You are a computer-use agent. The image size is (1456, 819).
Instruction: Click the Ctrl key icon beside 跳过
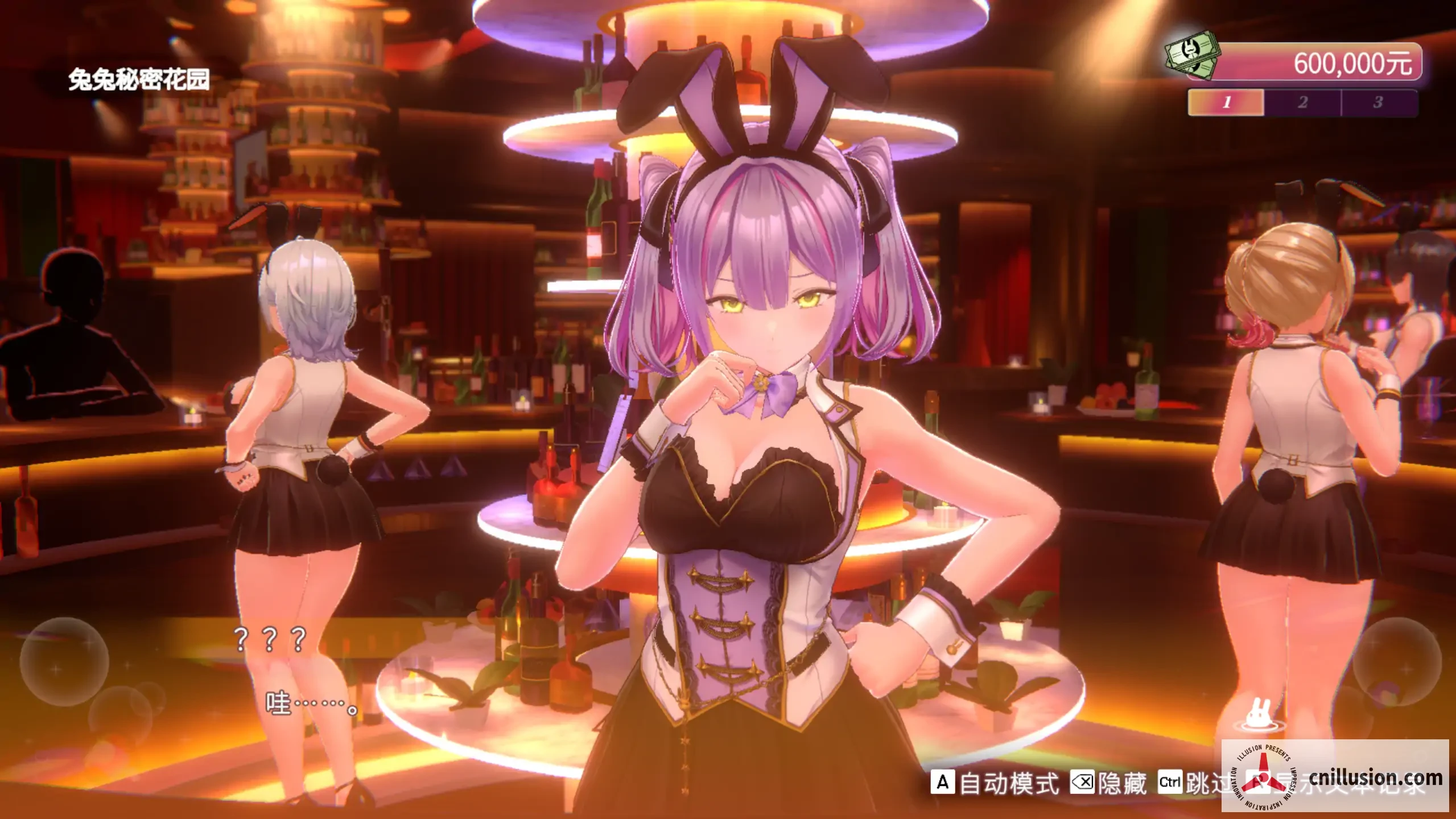1170,781
